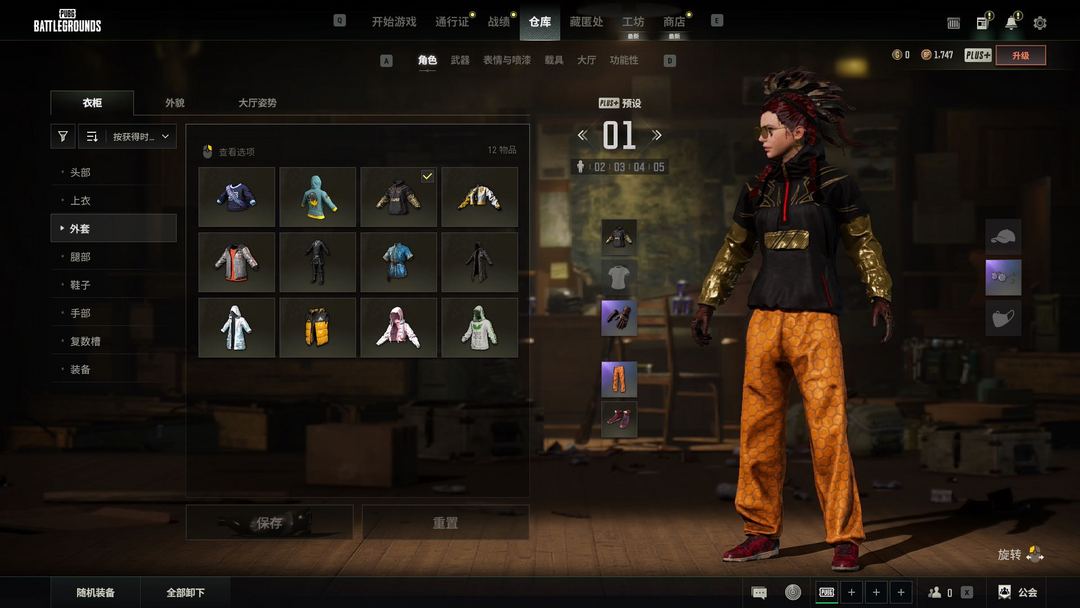Viewport: 1080px width, 608px height.
Task: Choose the 头部 head category
Action: [x=80, y=173]
